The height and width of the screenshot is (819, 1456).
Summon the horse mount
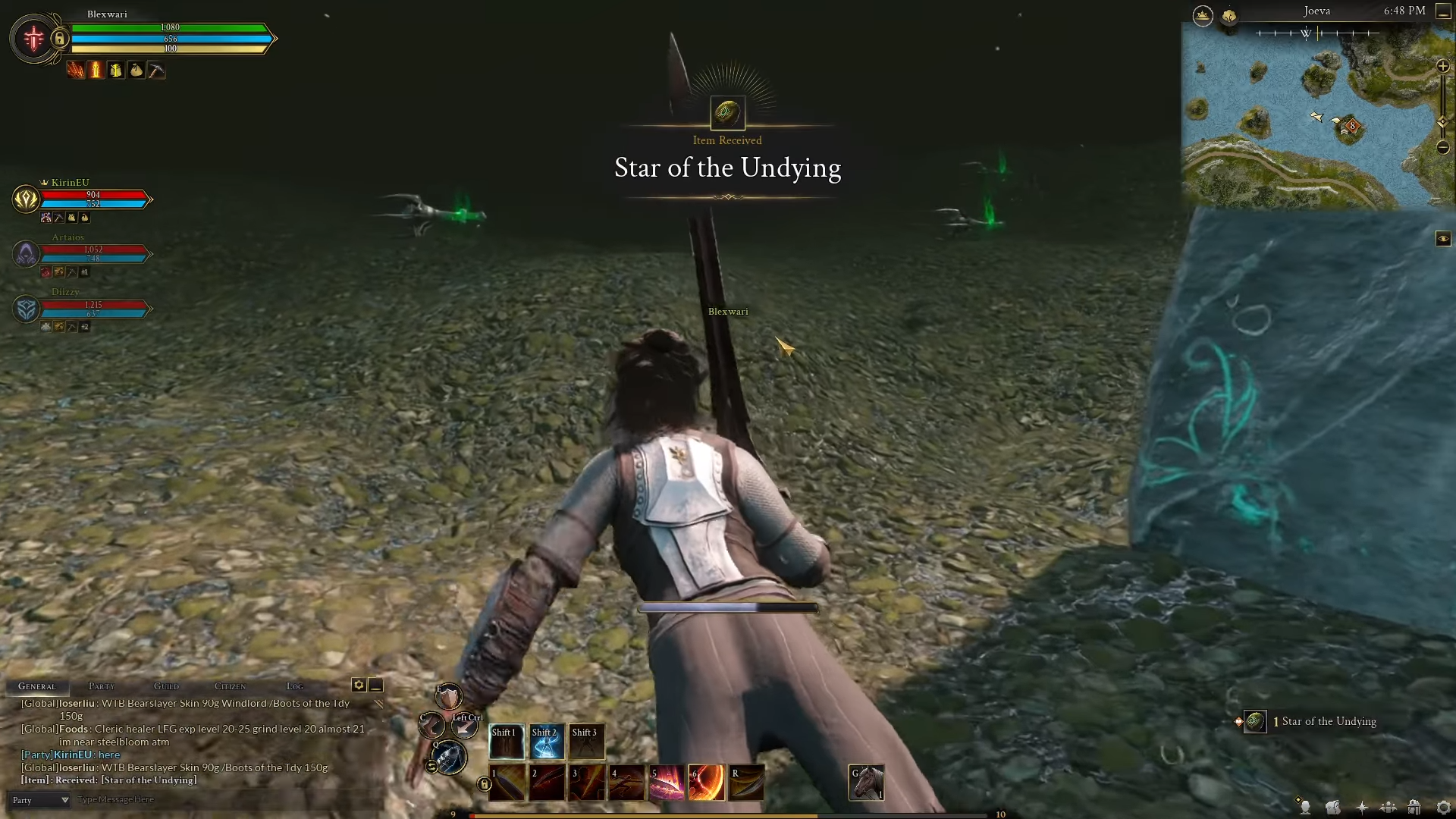(867, 783)
